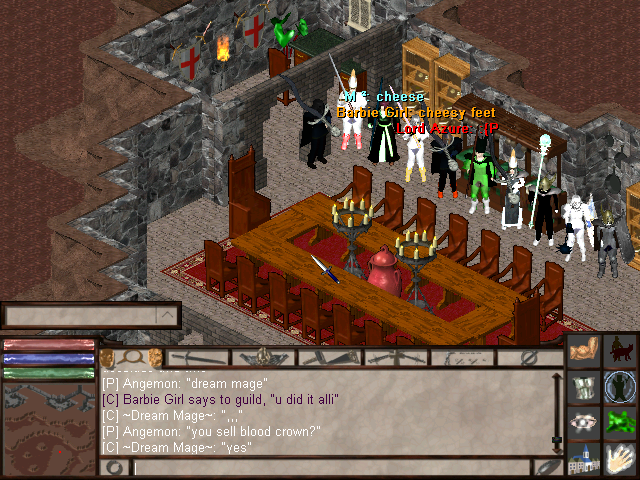Activate the circled figure icon

[620, 387]
